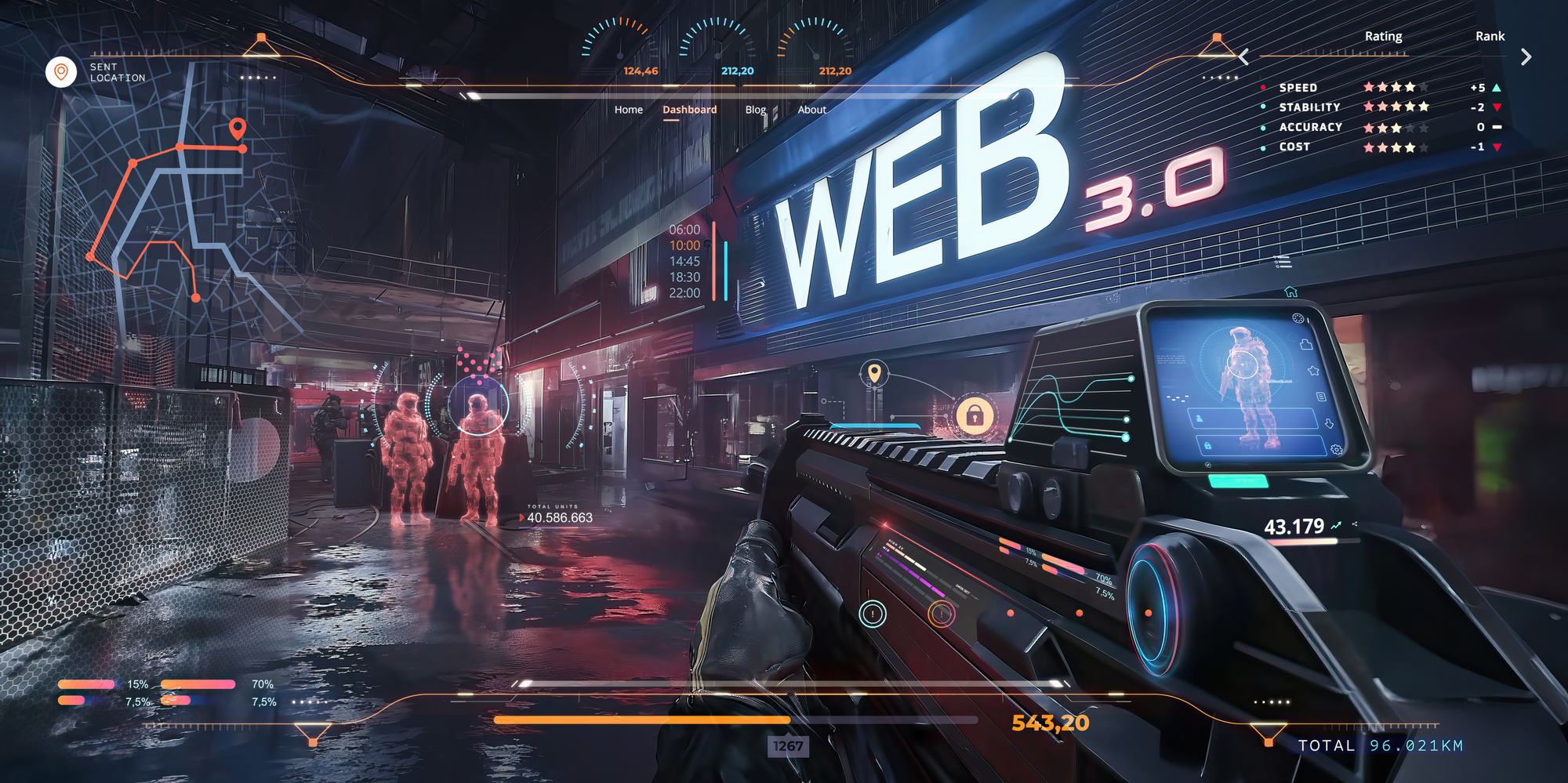Click the star favorite icon on the scope panel

point(1314,370)
